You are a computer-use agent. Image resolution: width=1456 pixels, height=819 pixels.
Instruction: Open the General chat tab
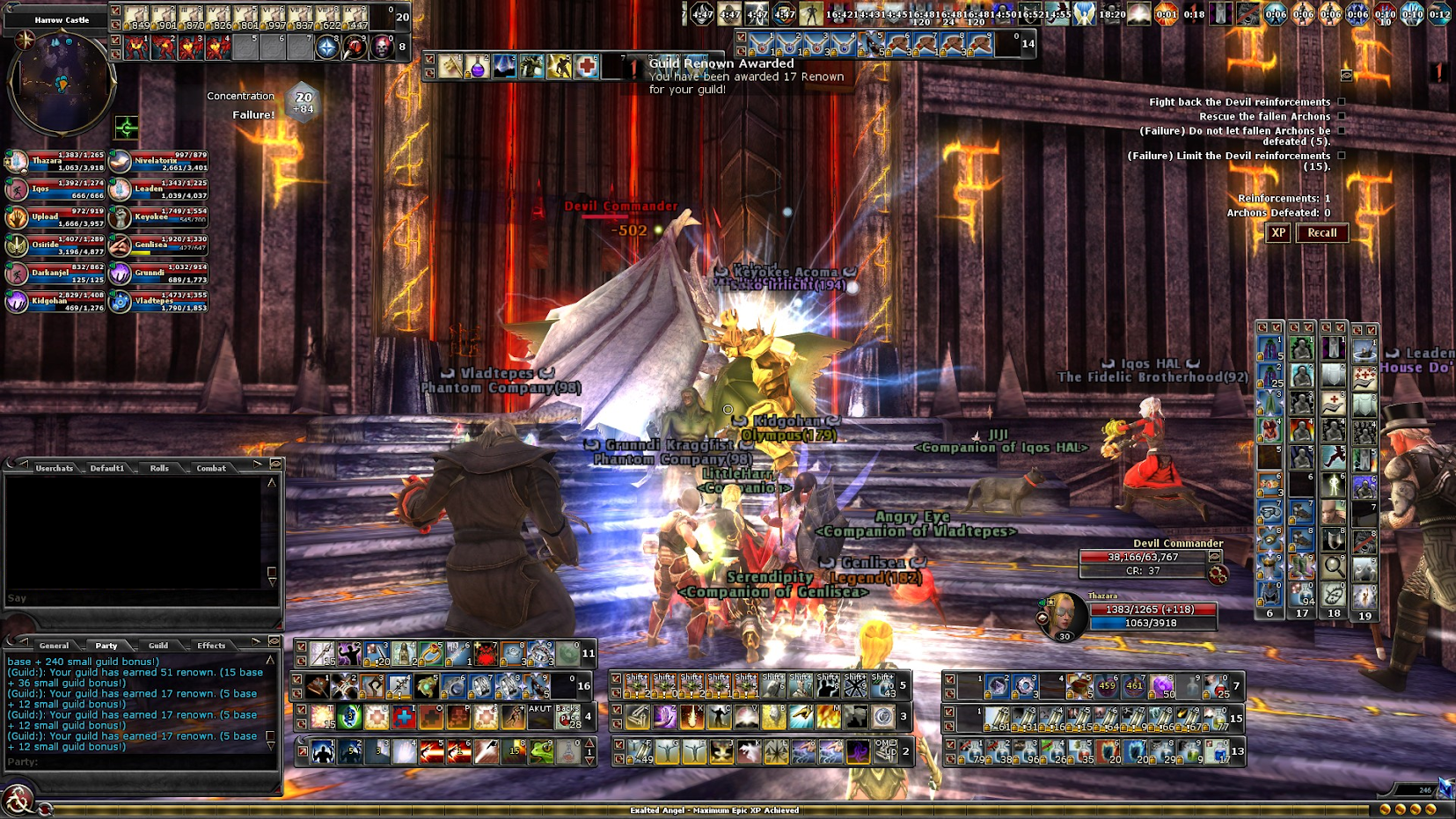[x=54, y=646]
